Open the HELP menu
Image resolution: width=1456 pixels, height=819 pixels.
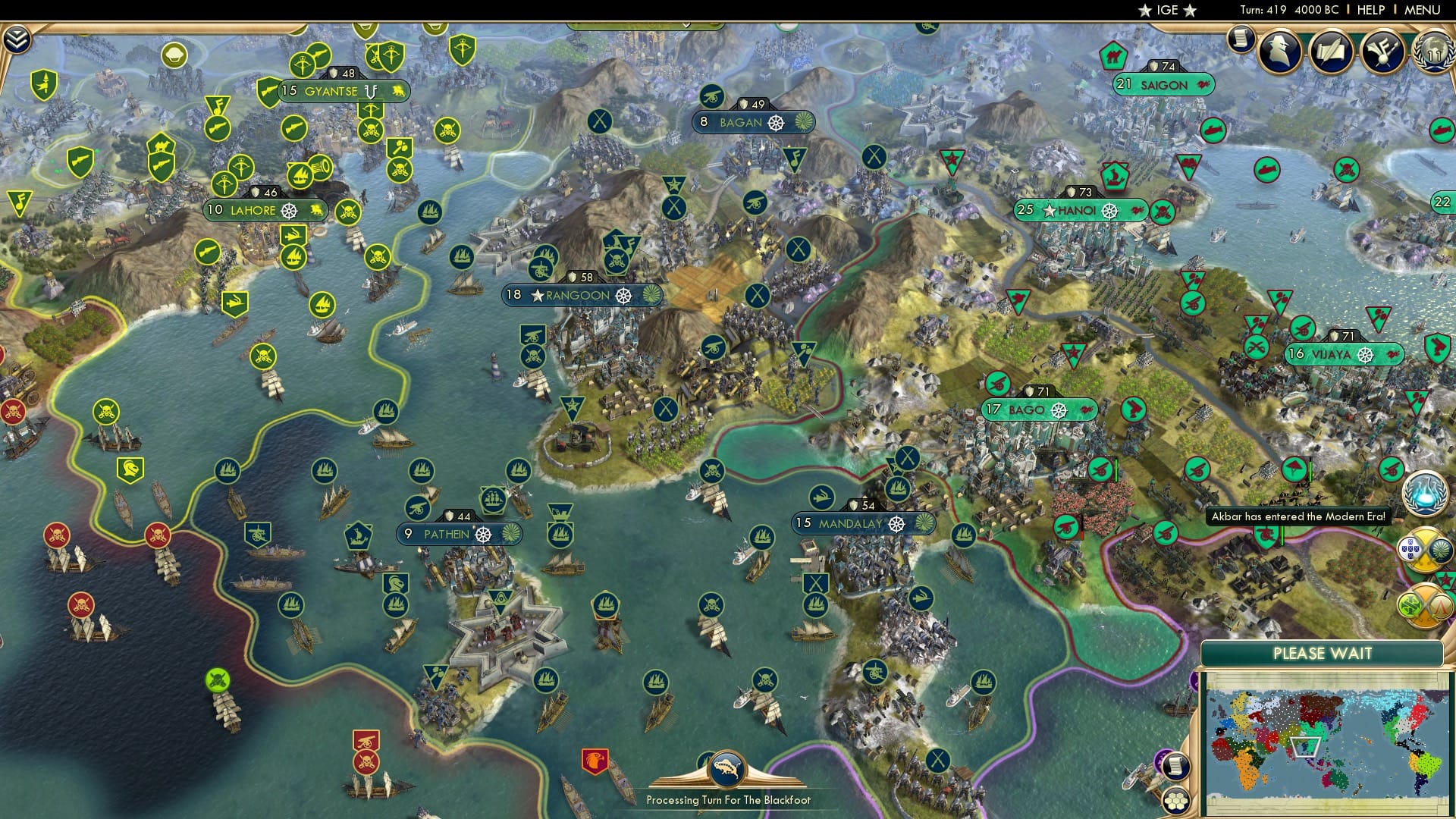[1370, 10]
